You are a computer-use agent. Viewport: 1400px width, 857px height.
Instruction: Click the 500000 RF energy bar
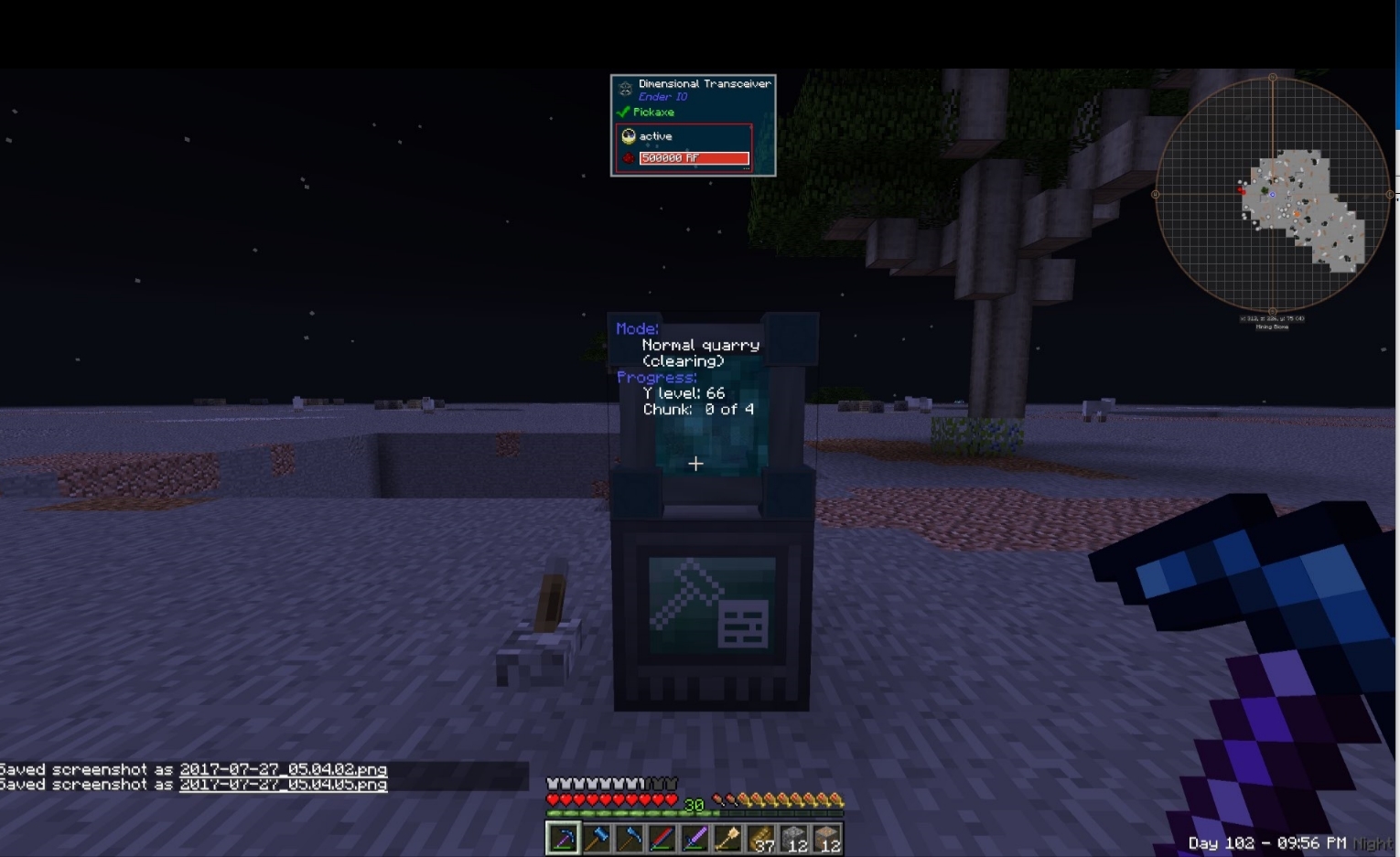click(x=694, y=157)
